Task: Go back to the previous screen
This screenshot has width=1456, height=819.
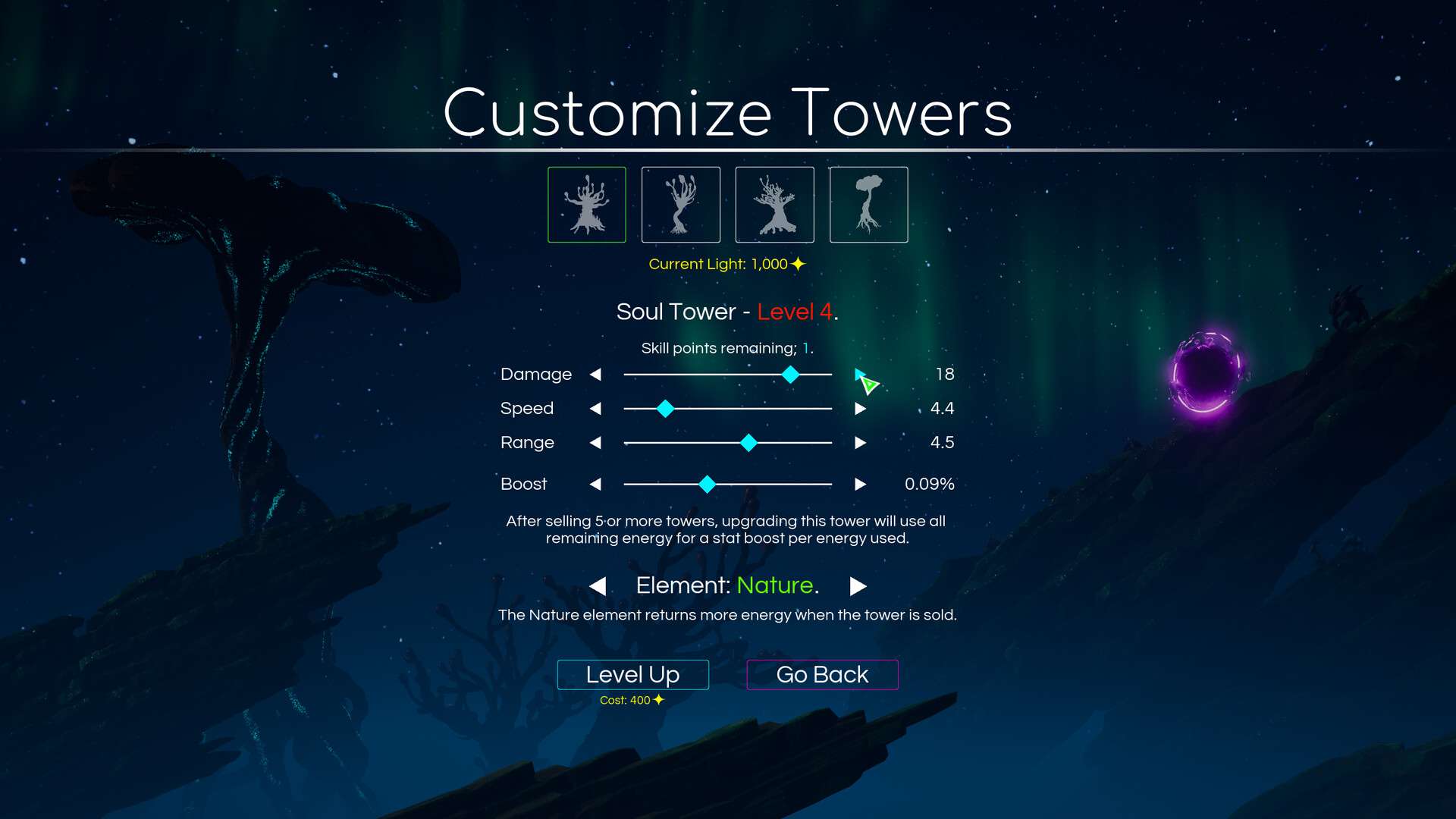Action: (x=822, y=674)
